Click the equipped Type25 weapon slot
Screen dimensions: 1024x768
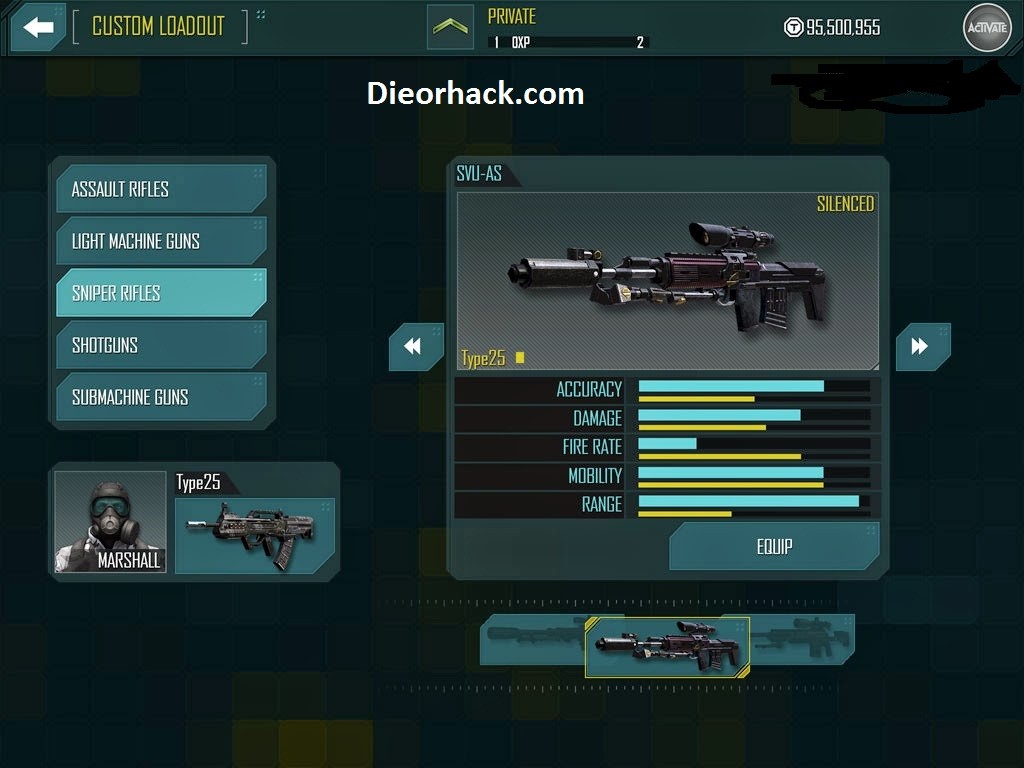click(254, 535)
